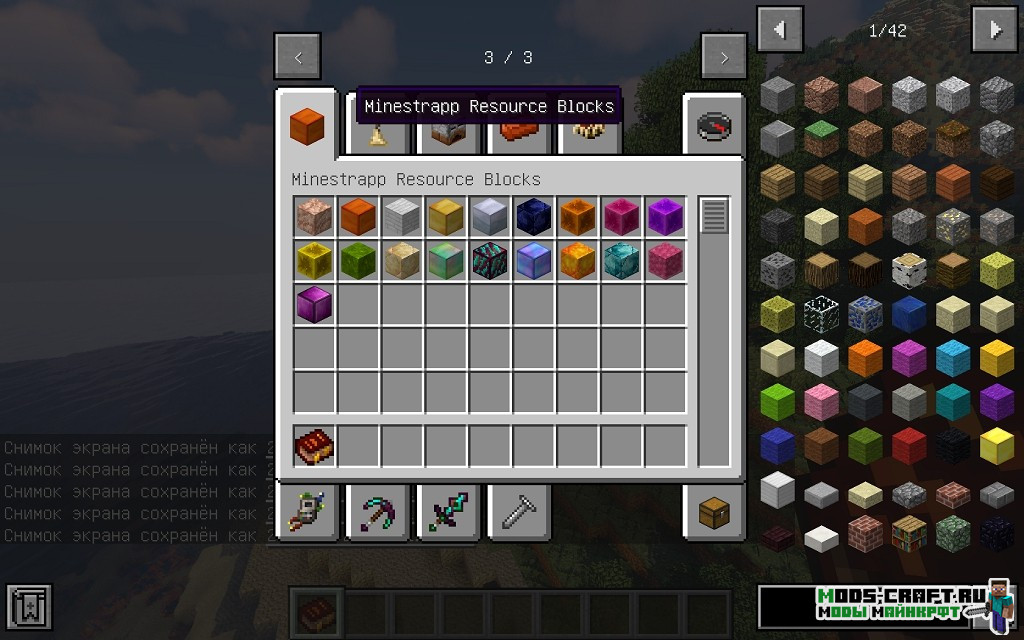
Task: Toggle the JEI bookmarks button
Action: 28,608
